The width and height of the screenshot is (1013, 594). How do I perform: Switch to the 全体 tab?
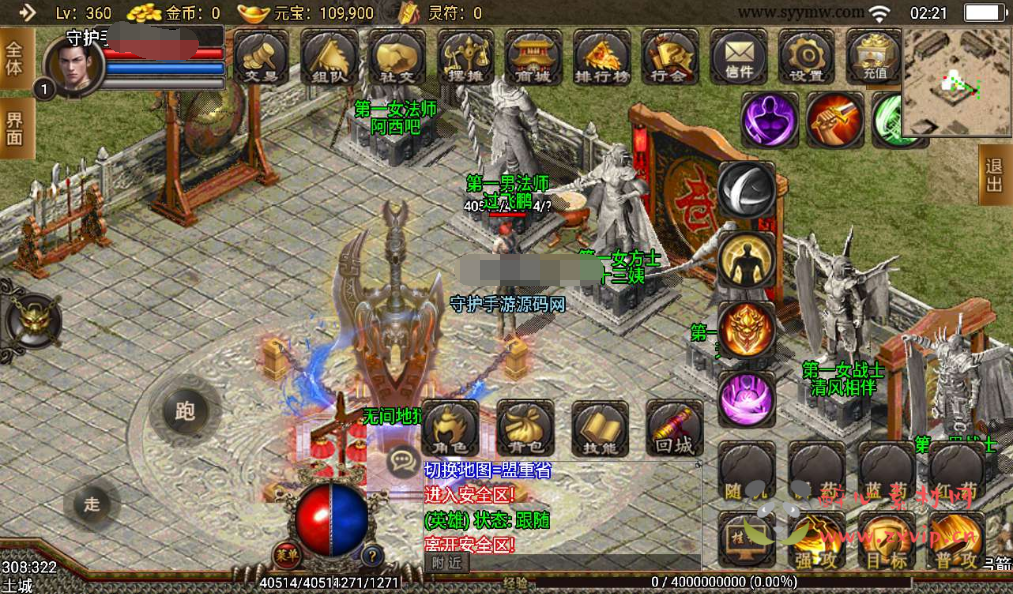15,59
